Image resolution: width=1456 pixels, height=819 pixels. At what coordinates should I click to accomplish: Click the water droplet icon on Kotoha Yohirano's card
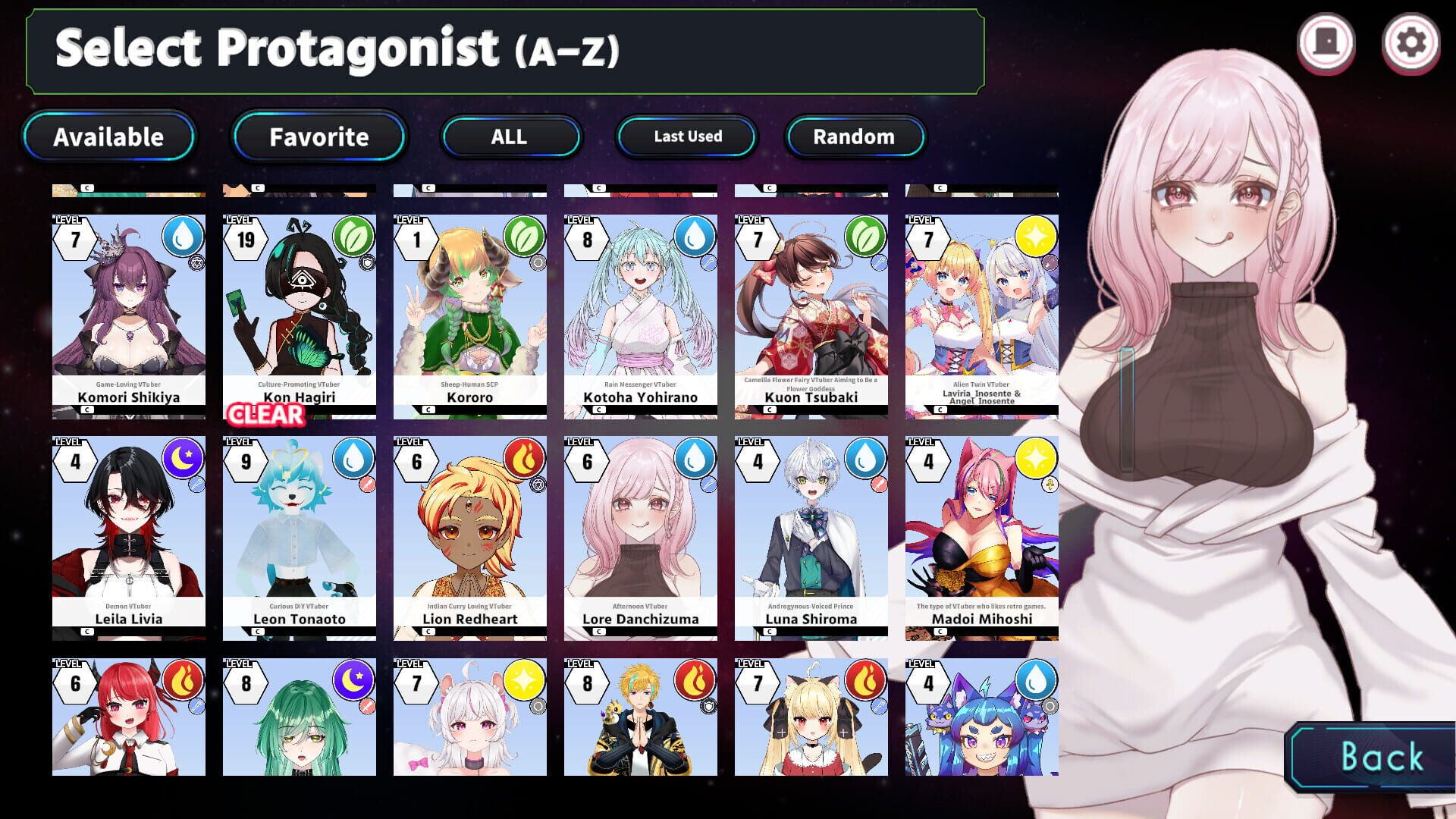[694, 239]
